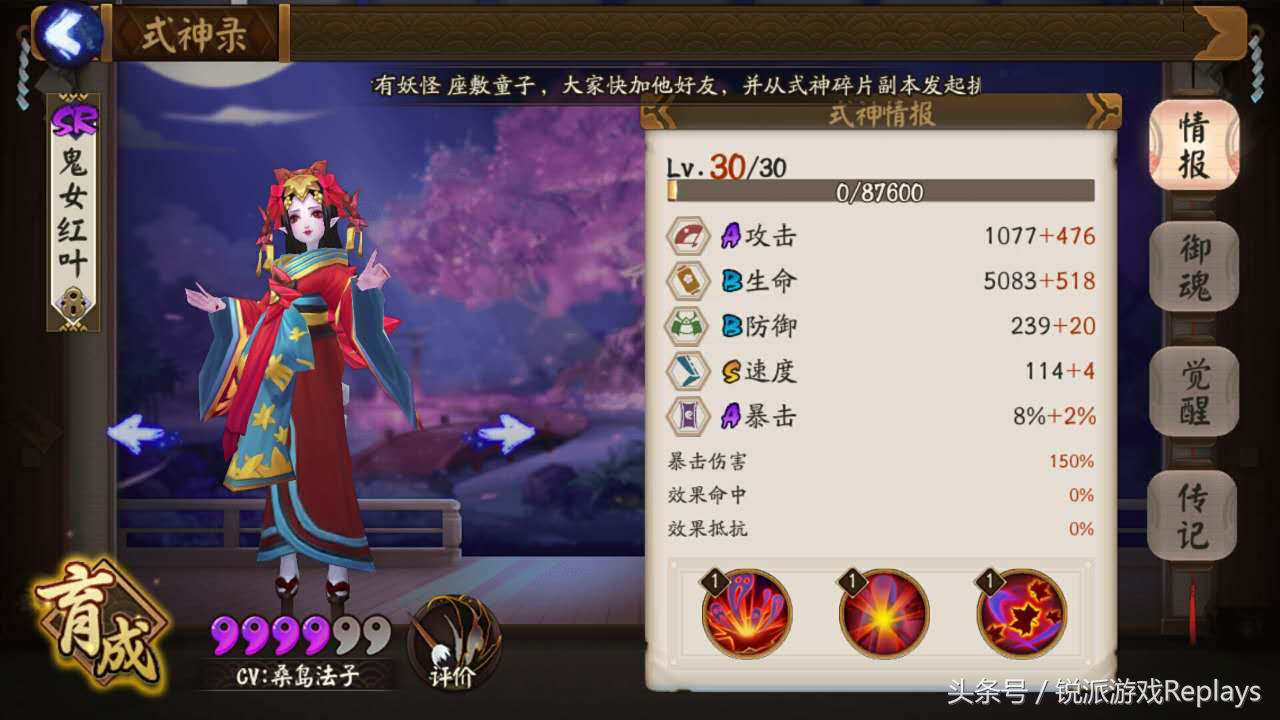The height and width of the screenshot is (720, 1280).
Task: Click the 防御 (defense) stat icon
Action: coord(688,326)
